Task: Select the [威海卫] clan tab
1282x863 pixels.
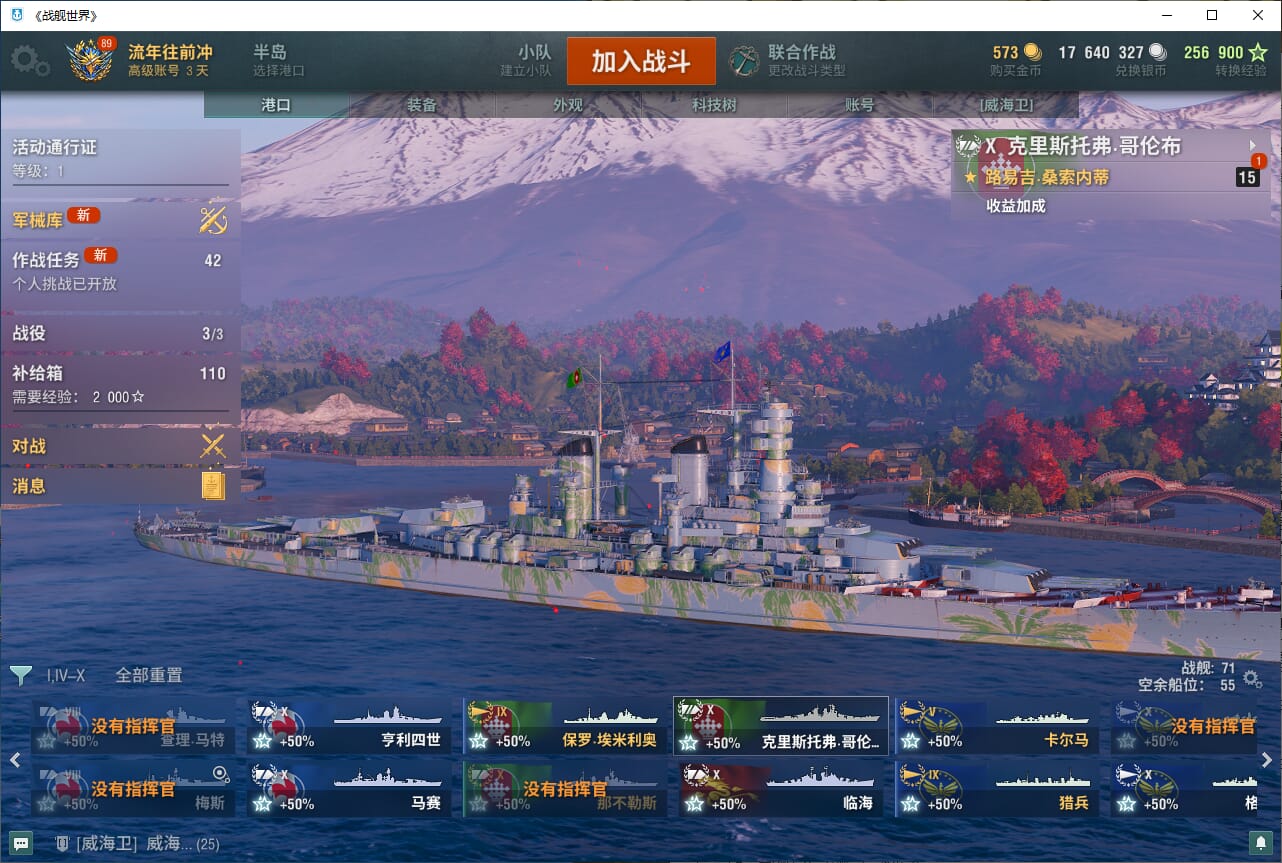Action: (1005, 105)
